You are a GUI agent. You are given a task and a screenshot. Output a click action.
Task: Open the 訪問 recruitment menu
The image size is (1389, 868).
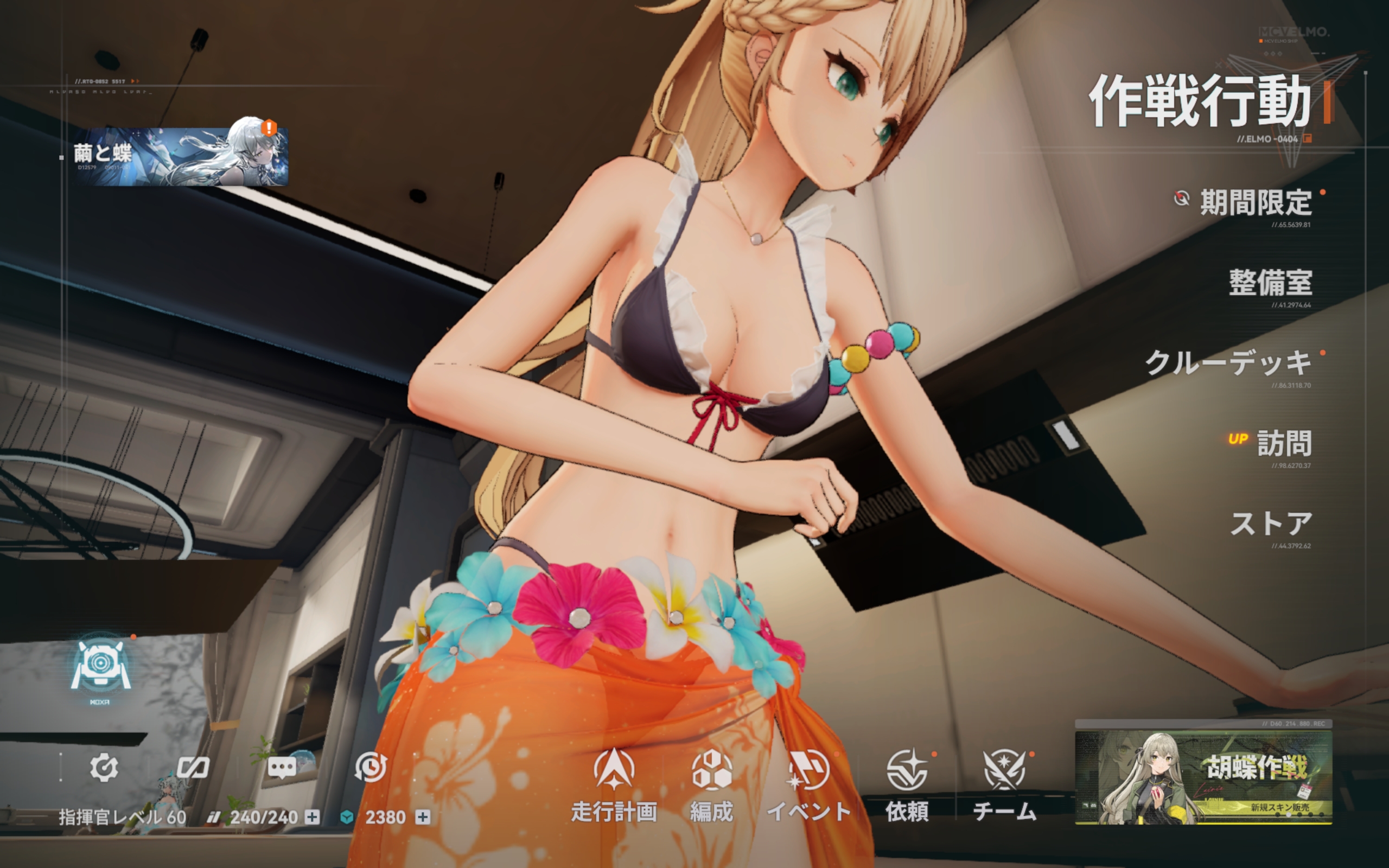(1283, 444)
